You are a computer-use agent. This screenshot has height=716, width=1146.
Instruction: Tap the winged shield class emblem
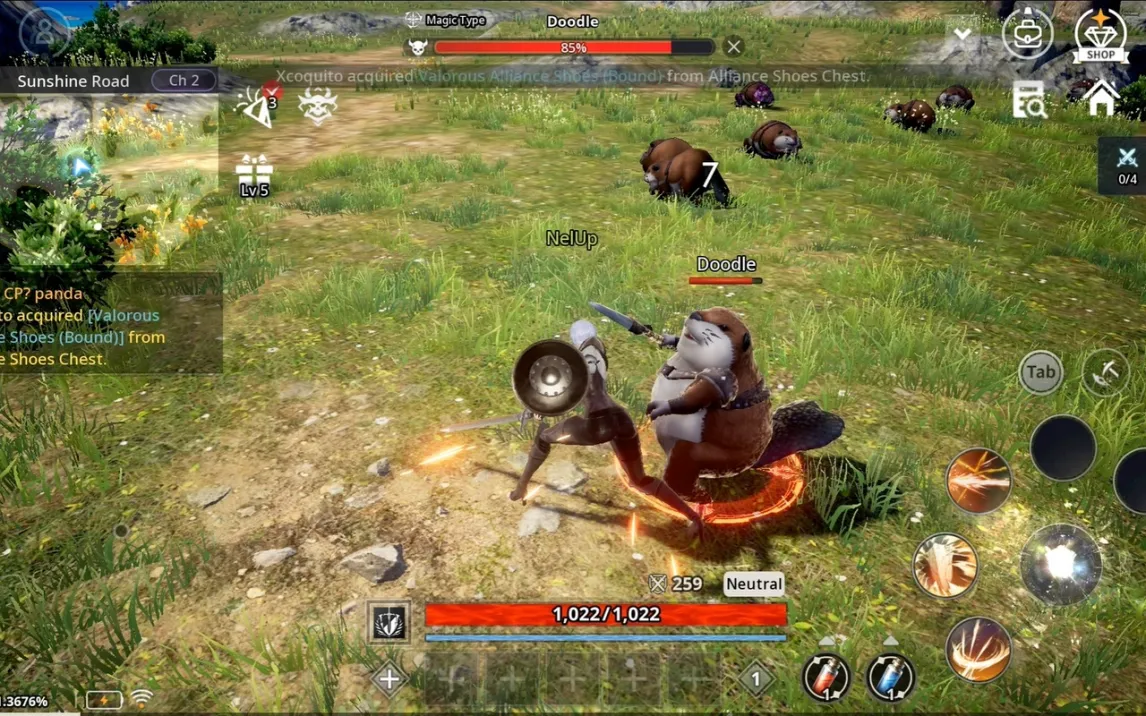tap(390, 622)
